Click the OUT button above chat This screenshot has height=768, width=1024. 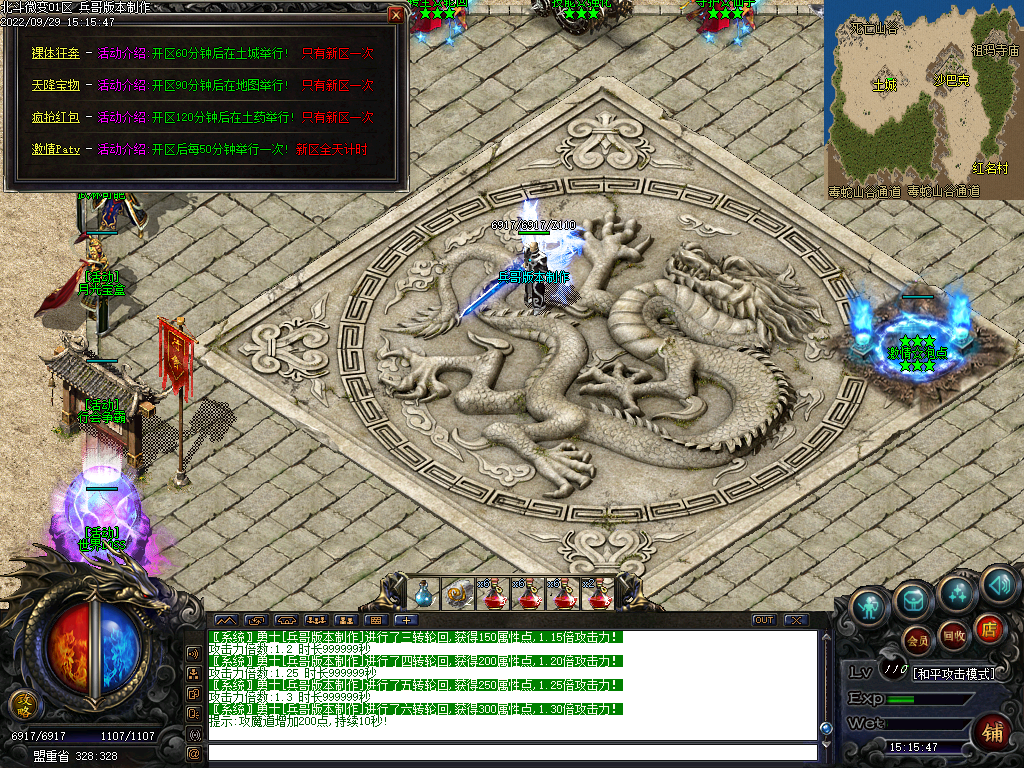[764, 620]
